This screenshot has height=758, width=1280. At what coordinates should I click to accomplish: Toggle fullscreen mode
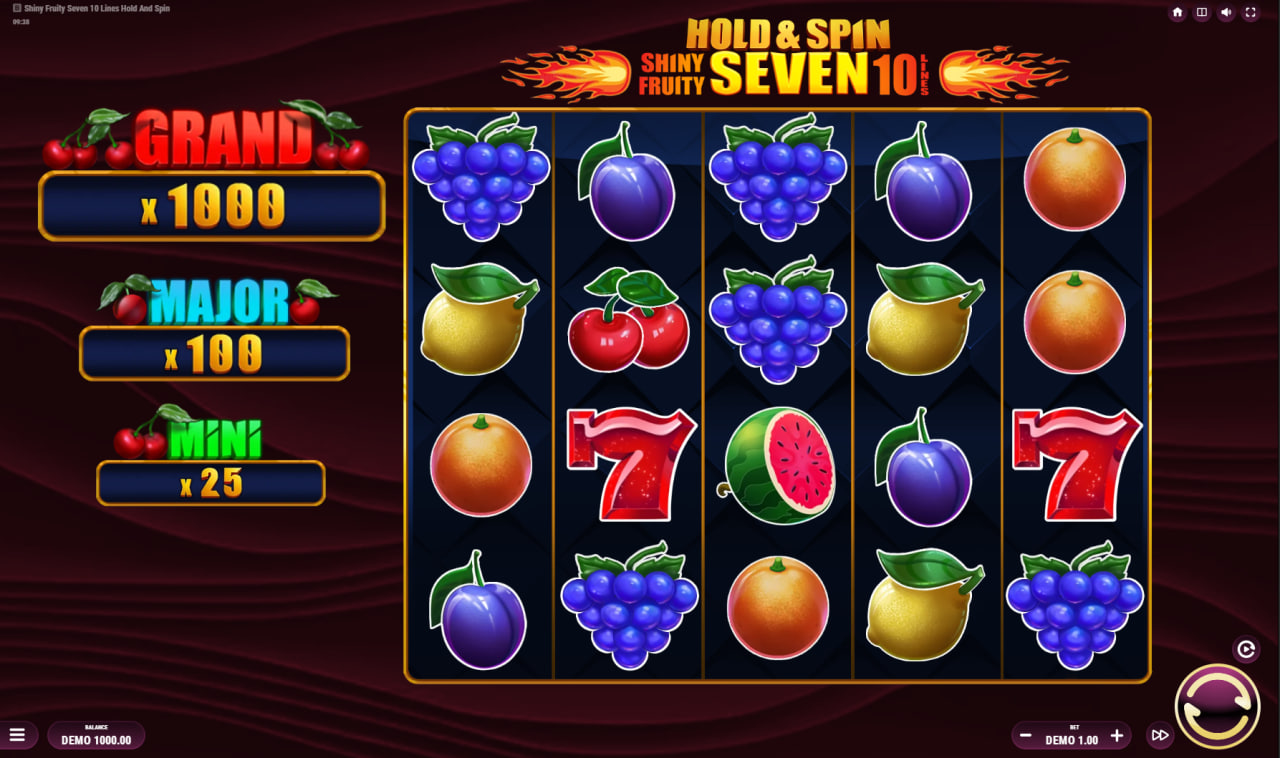coord(1250,12)
